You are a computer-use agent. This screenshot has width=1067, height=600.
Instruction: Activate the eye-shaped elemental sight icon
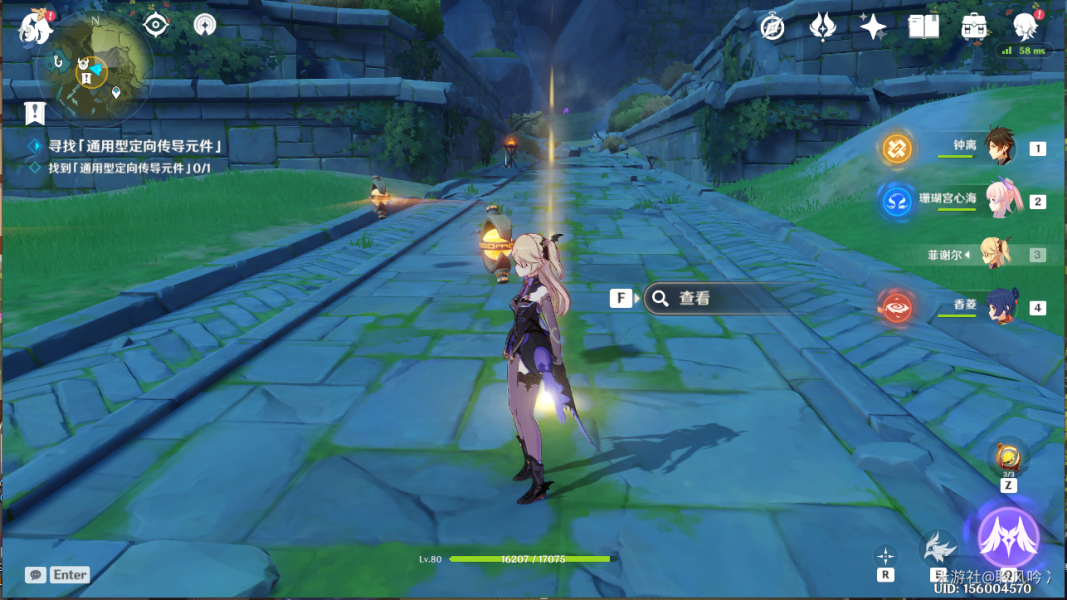(156, 25)
